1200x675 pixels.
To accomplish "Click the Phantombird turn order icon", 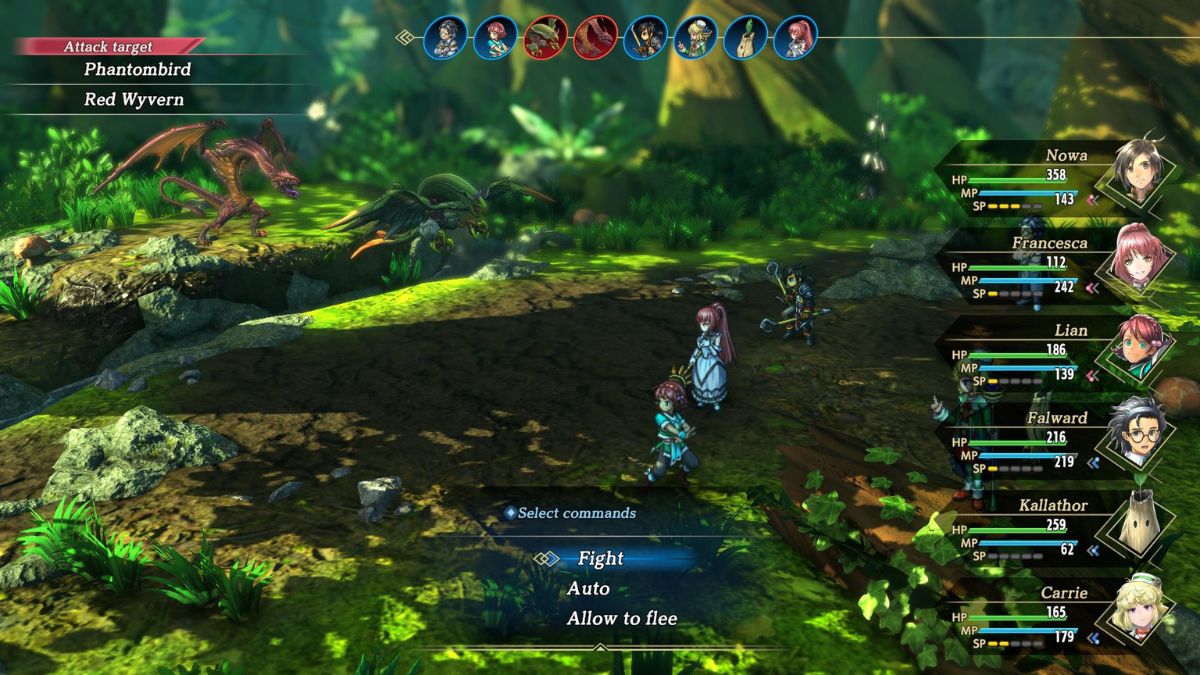I will click(x=545, y=37).
